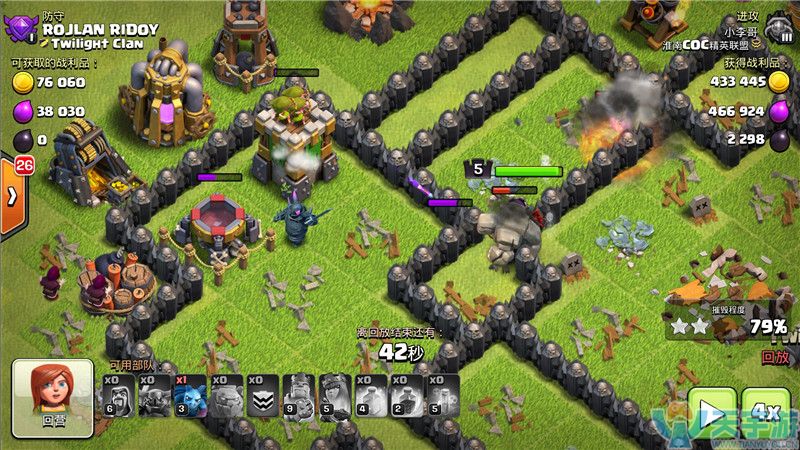Select the P.E.K.K.A troop slot
The width and height of the screenshot is (800, 450).
tap(155, 396)
